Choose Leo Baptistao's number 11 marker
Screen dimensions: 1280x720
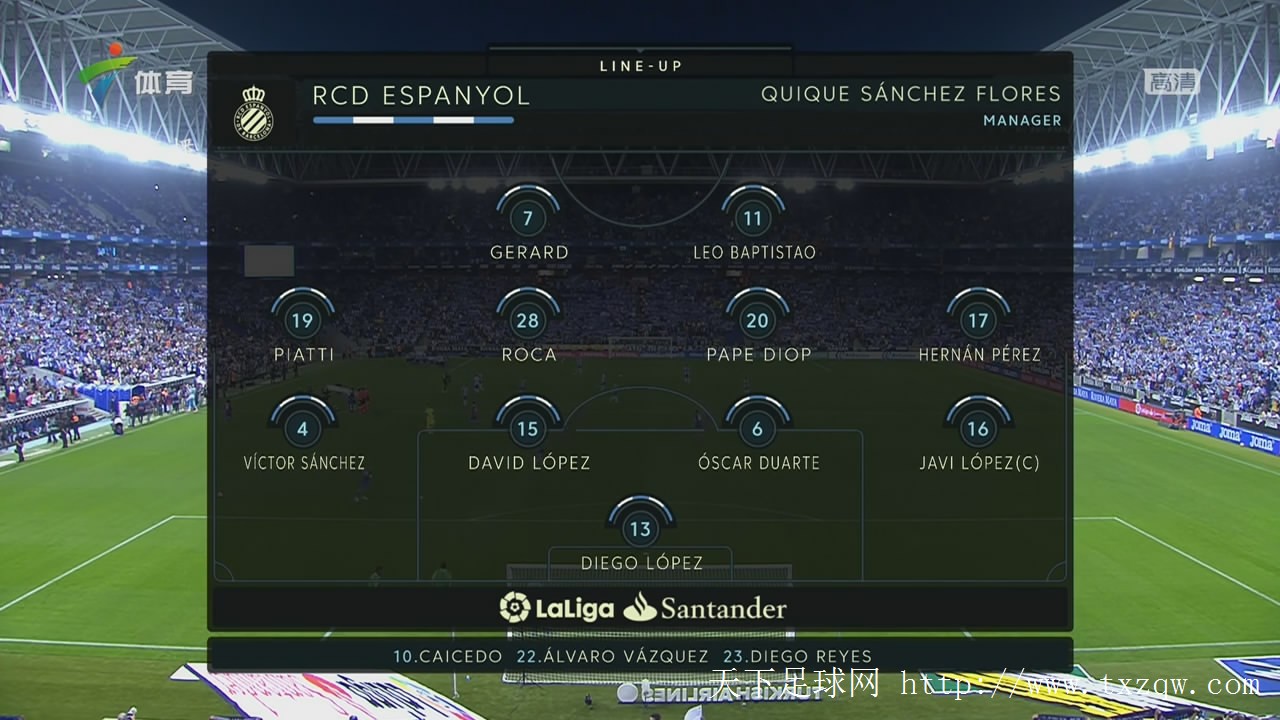753,219
